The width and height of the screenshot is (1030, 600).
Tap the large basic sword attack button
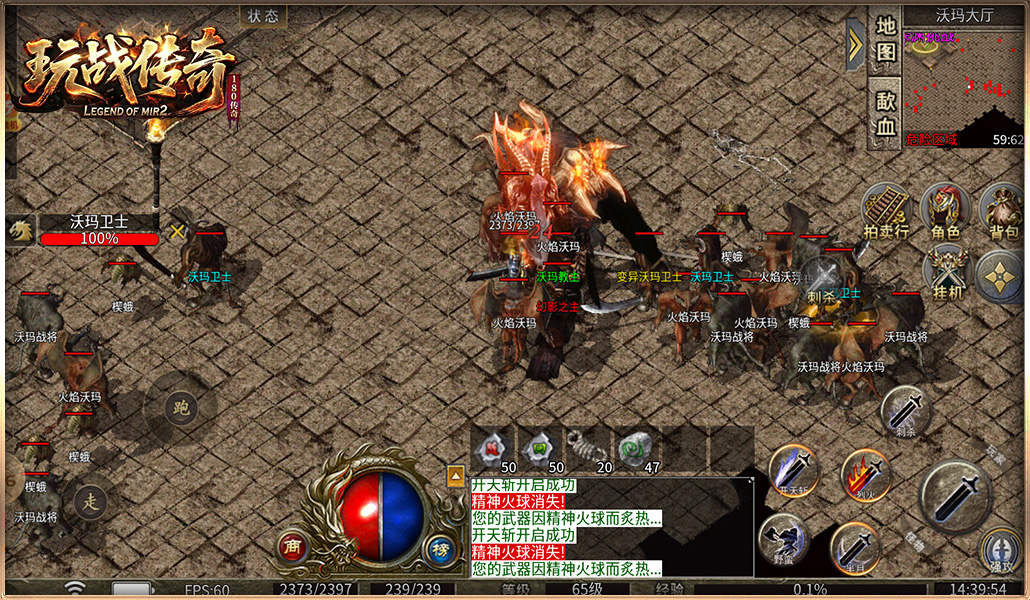(x=956, y=496)
